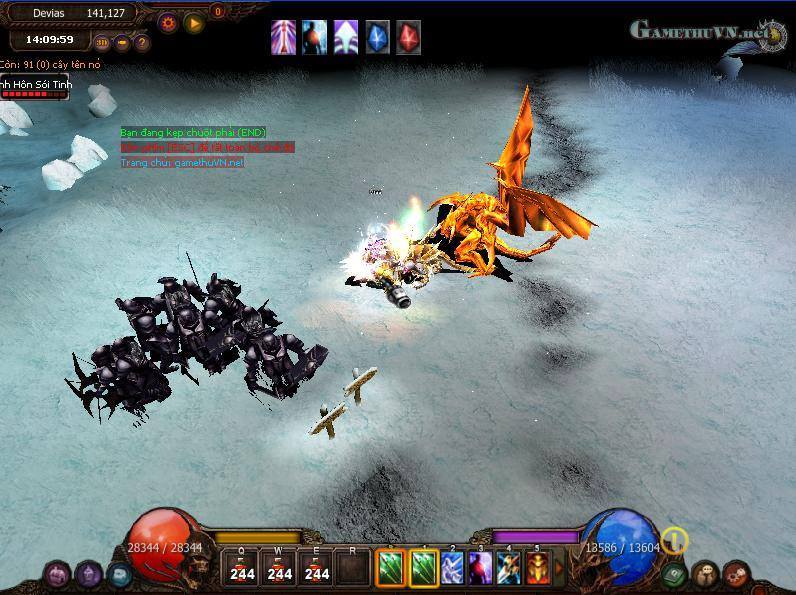796x595 pixels.
Task: Open the gear settings button
Action: click(168, 22)
